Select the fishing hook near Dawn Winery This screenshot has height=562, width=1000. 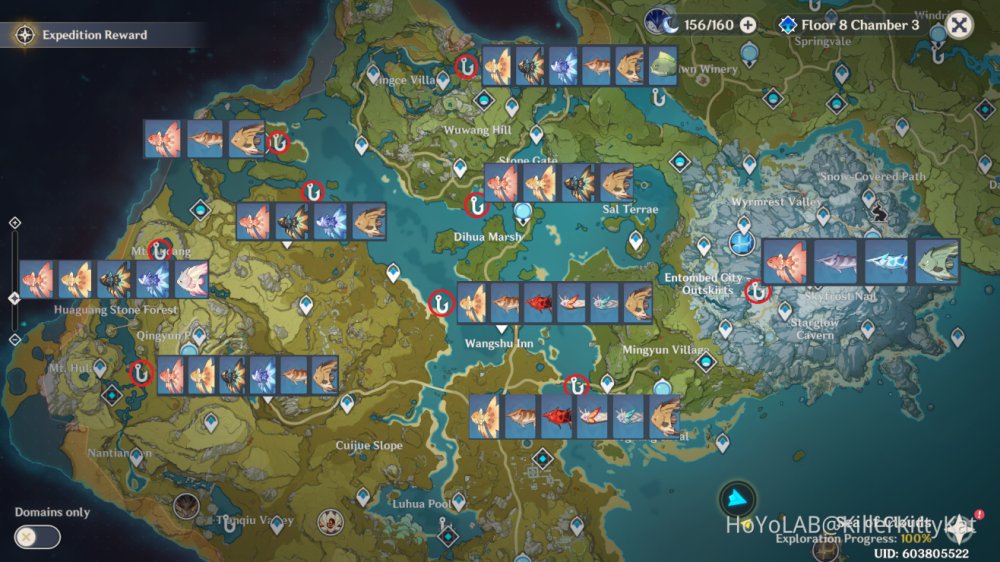(658, 97)
